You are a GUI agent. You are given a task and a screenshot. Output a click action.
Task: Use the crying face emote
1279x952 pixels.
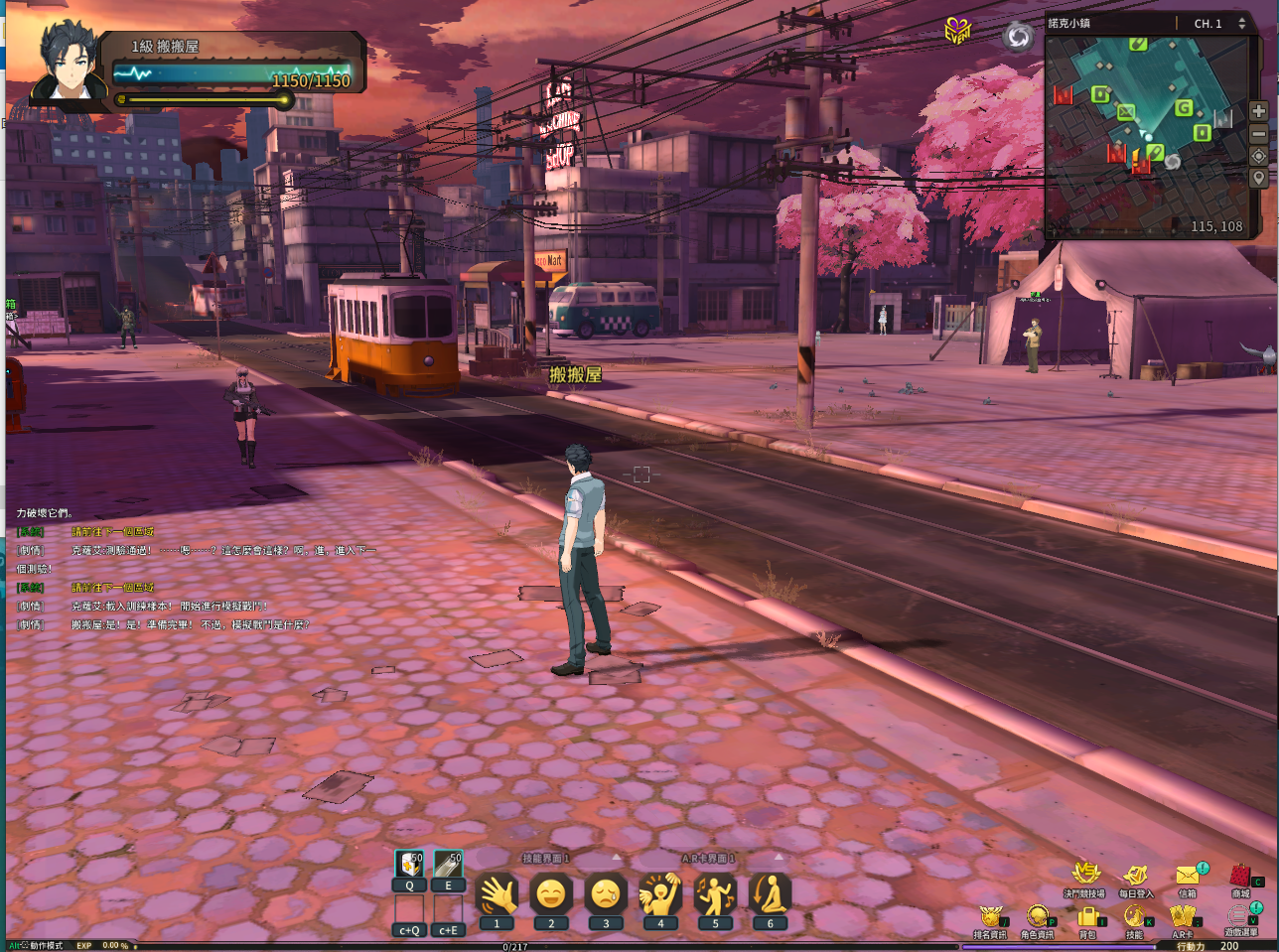click(x=606, y=895)
